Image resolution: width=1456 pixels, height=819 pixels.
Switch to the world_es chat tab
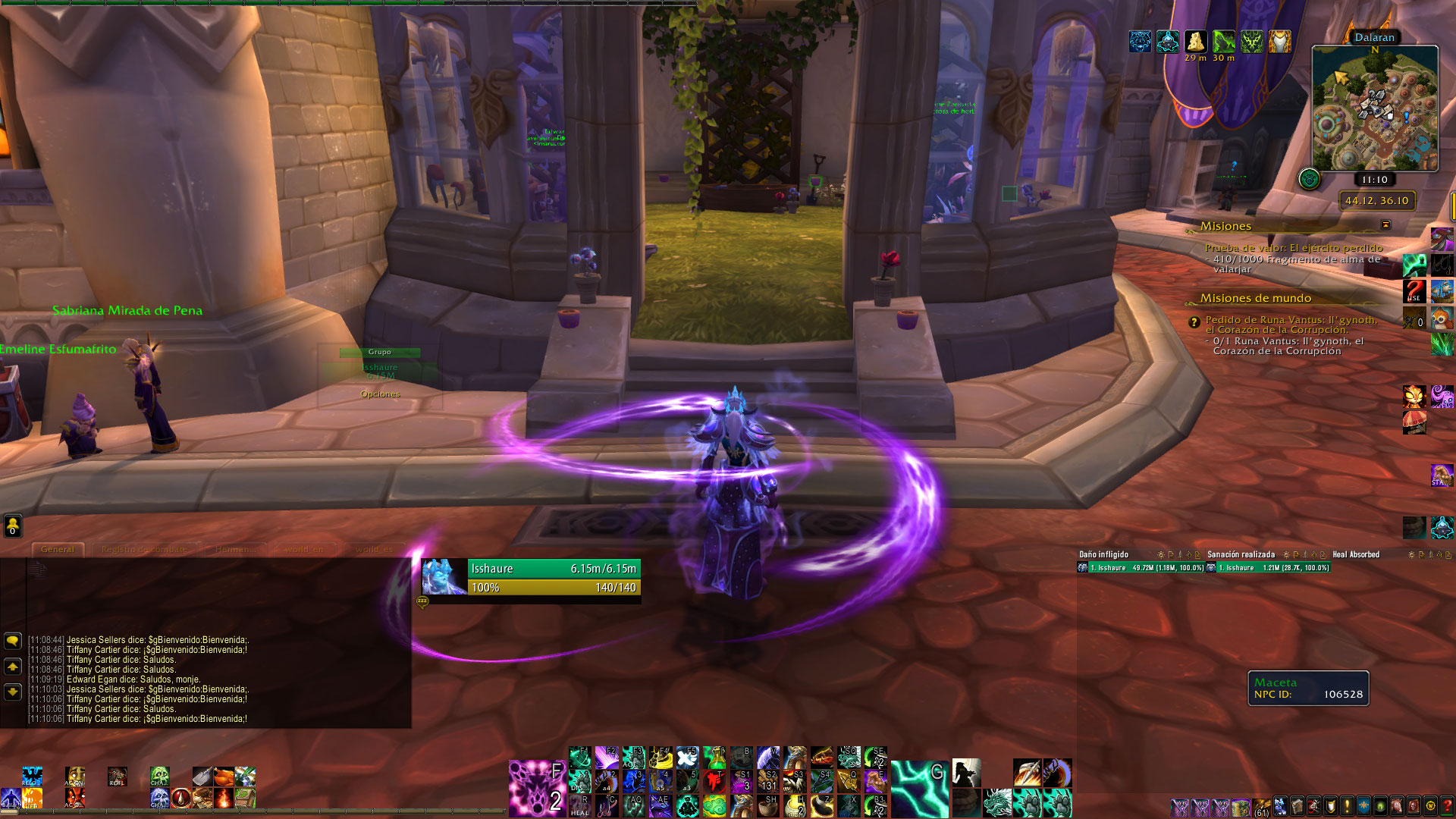pos(374,549)
